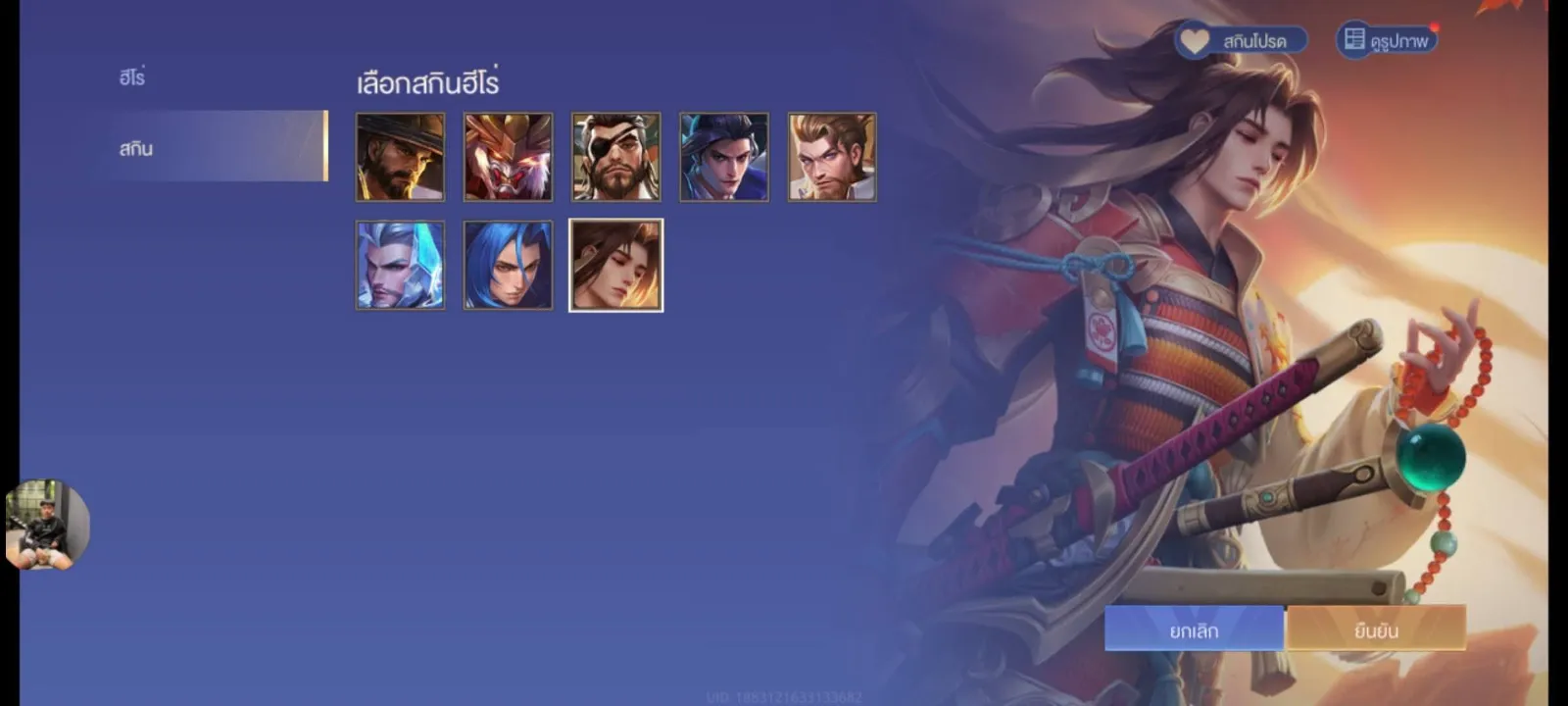The height and width of the screenshot is (706, 1568).
Task: Mark skin as favorite with สกินโปรด
Action: coord(1242,40)
